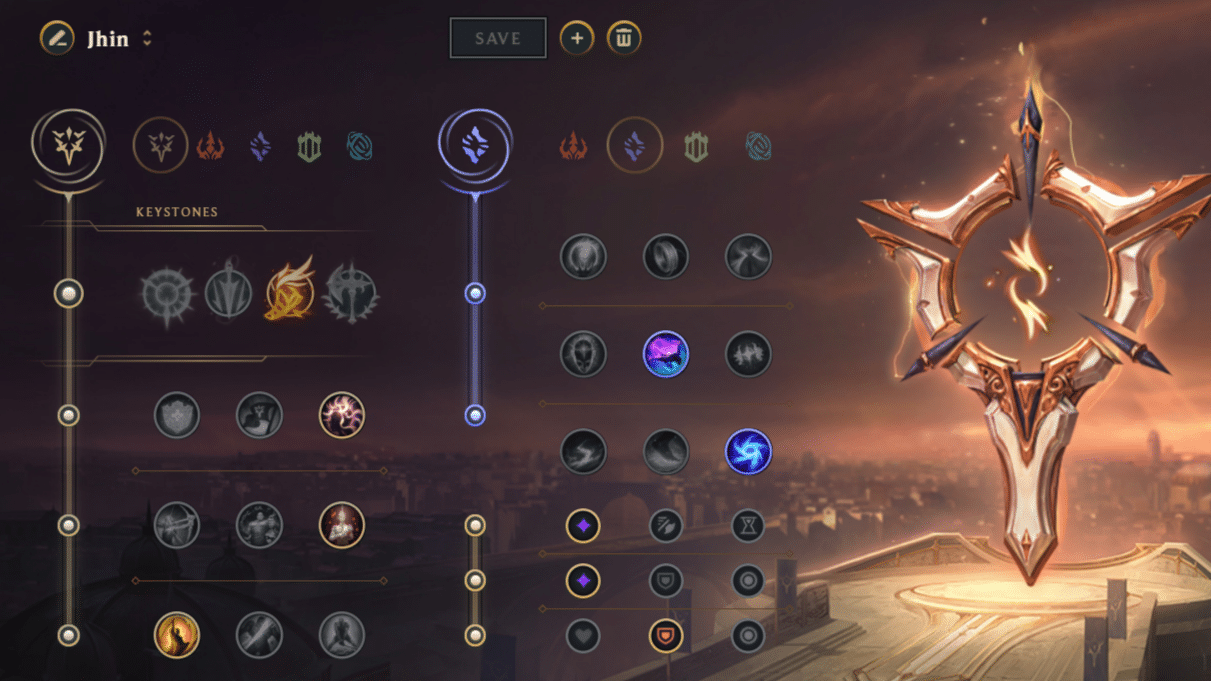Save the Jhin rune page
This screenshot has width=1211, height=681.
click(498, 38)
